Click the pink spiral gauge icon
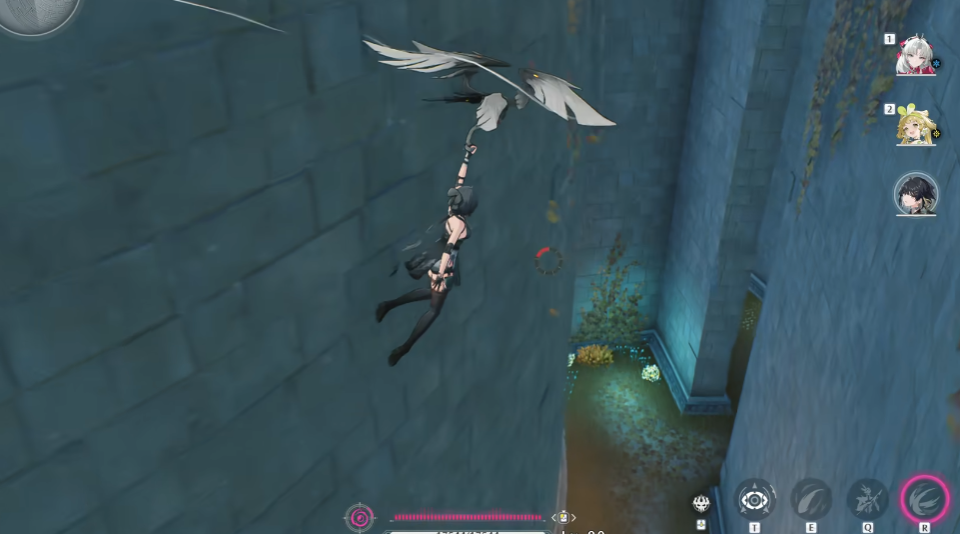The image size is (960, 534). click(x=359, y=517)
